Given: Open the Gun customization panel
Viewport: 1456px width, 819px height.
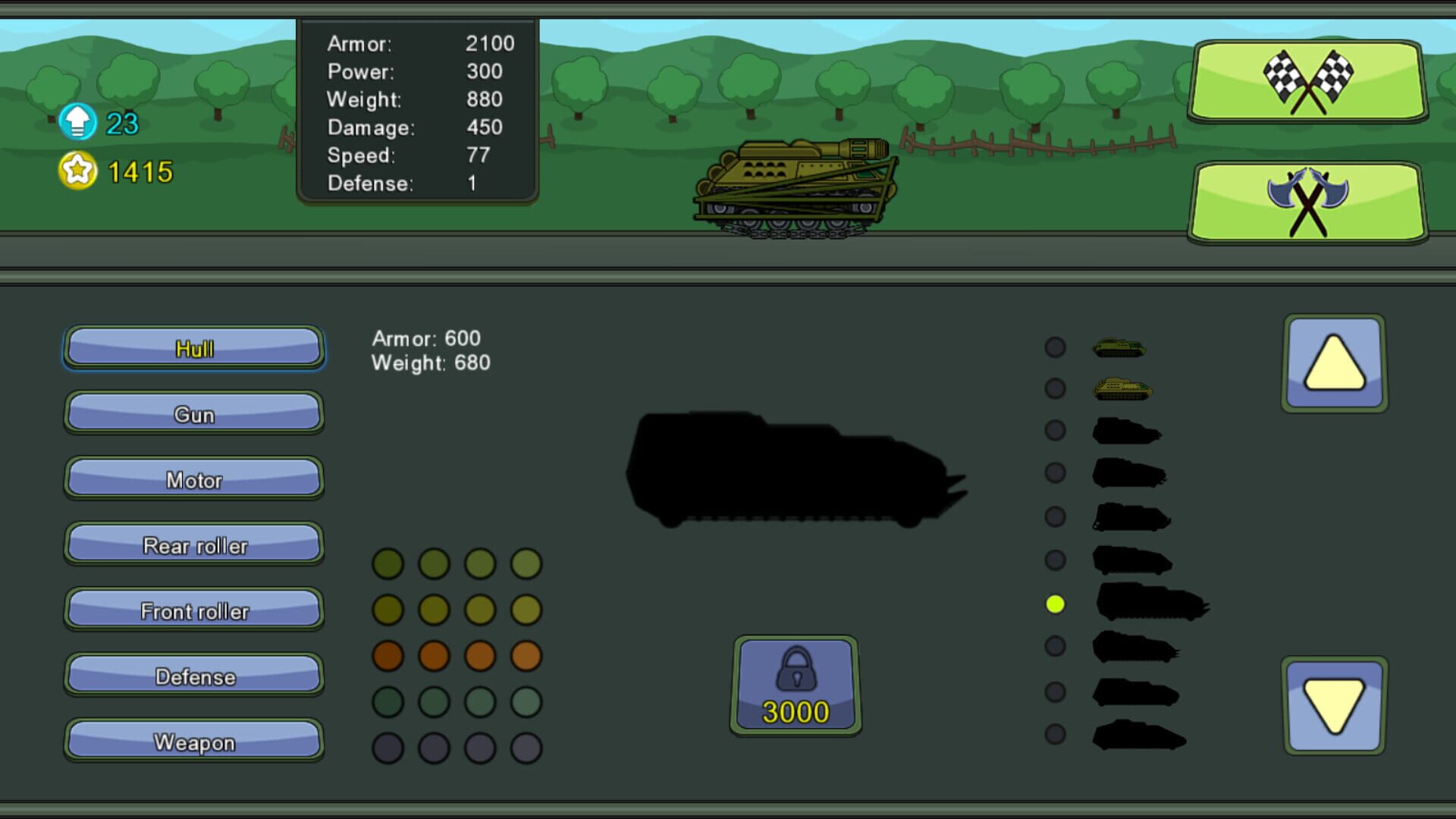Looking at the screenshot, I should pos(194,414).
